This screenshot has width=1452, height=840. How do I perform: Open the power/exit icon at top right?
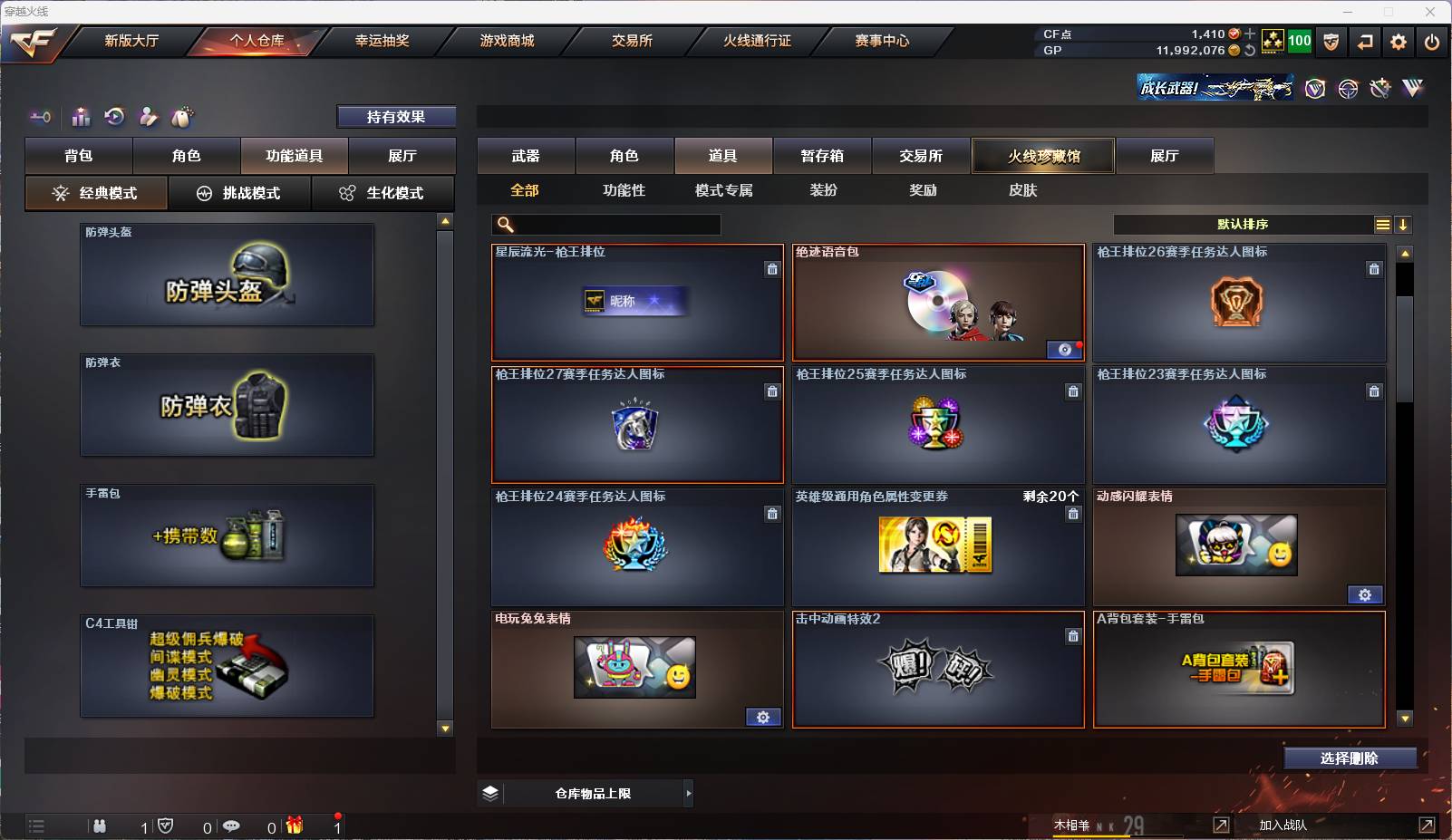[x=1432, y=42]
